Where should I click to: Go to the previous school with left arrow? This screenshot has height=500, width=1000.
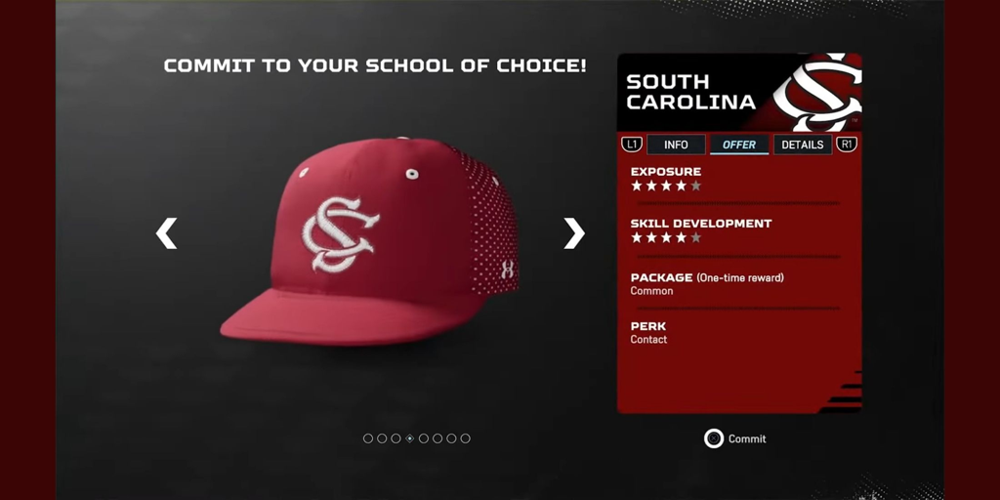[x=166, y=233]
